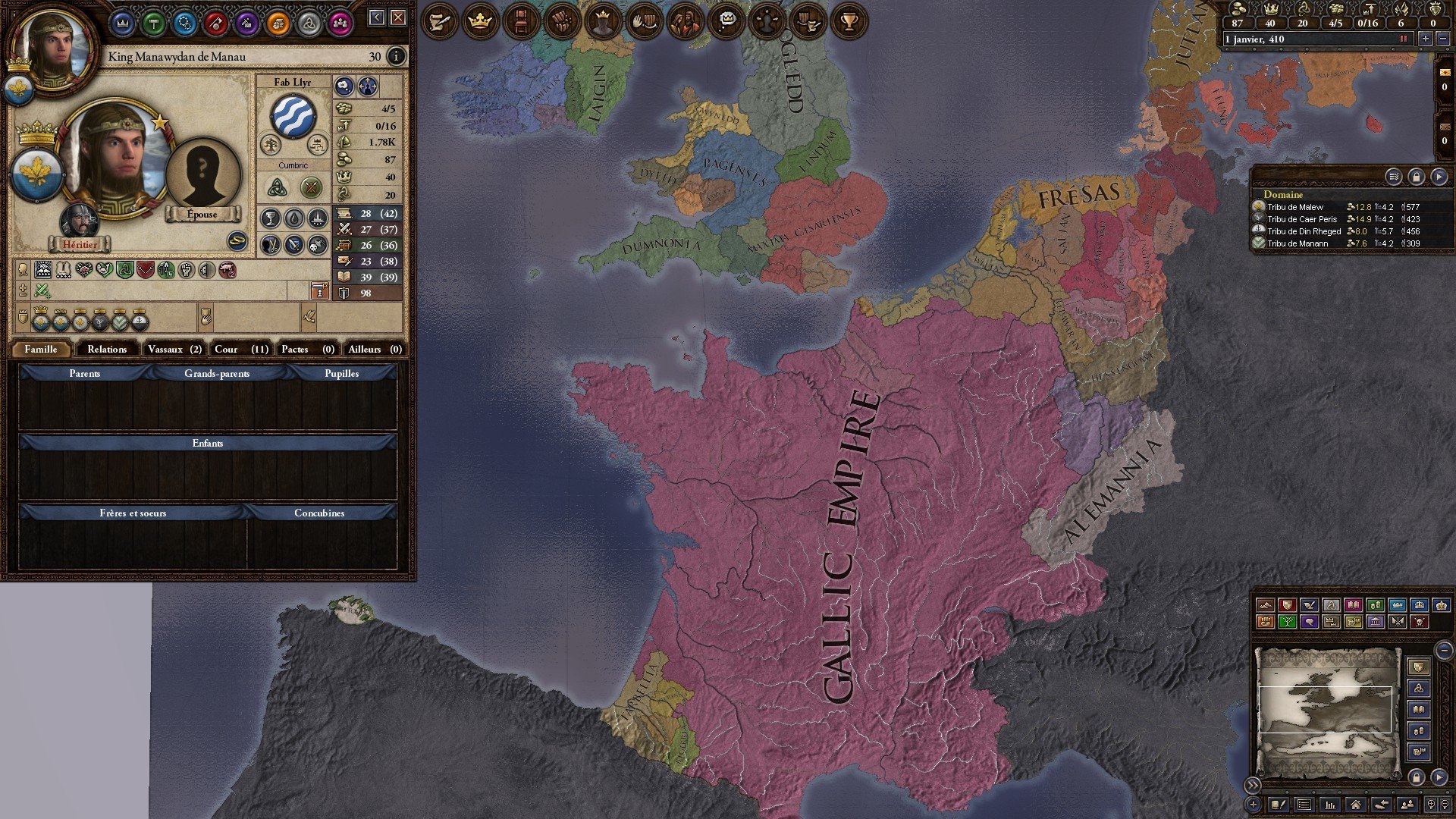Activate the skull map mode button
The image size is (1456, 819).
tap(1420, 622)
